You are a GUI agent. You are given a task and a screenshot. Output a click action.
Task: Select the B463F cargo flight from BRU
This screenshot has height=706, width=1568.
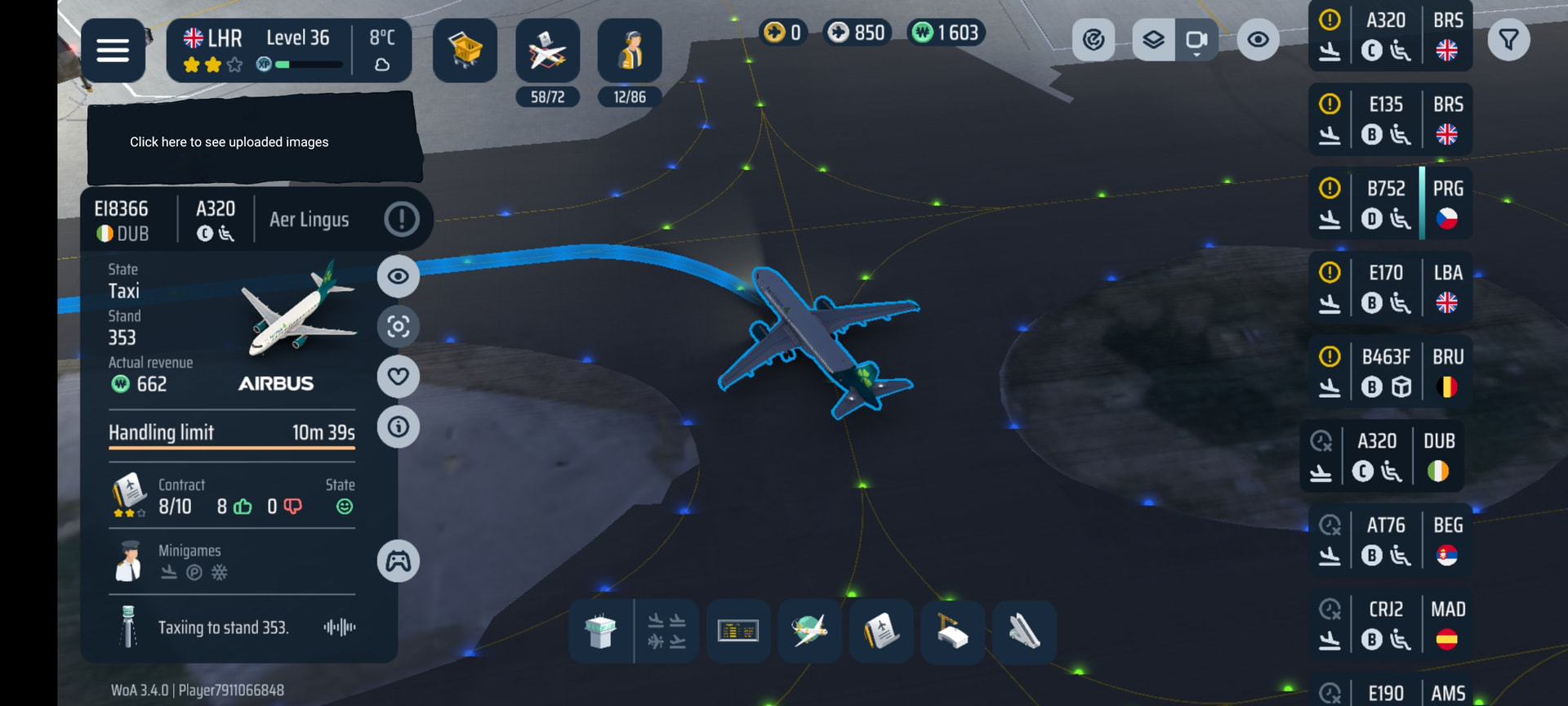coord(1390,372)
